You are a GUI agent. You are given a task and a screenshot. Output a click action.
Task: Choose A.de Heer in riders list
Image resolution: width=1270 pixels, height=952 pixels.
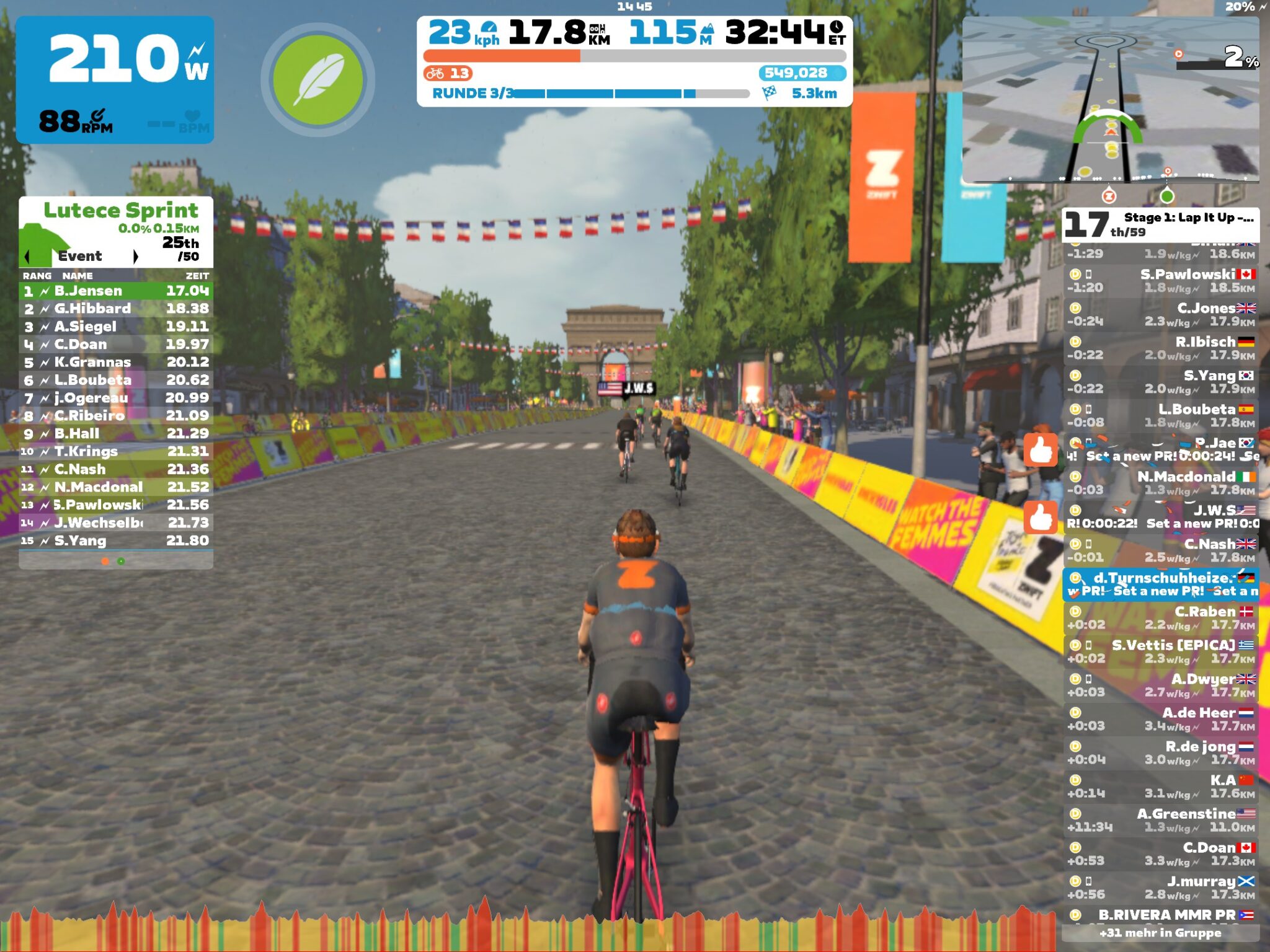(1161, 719)
